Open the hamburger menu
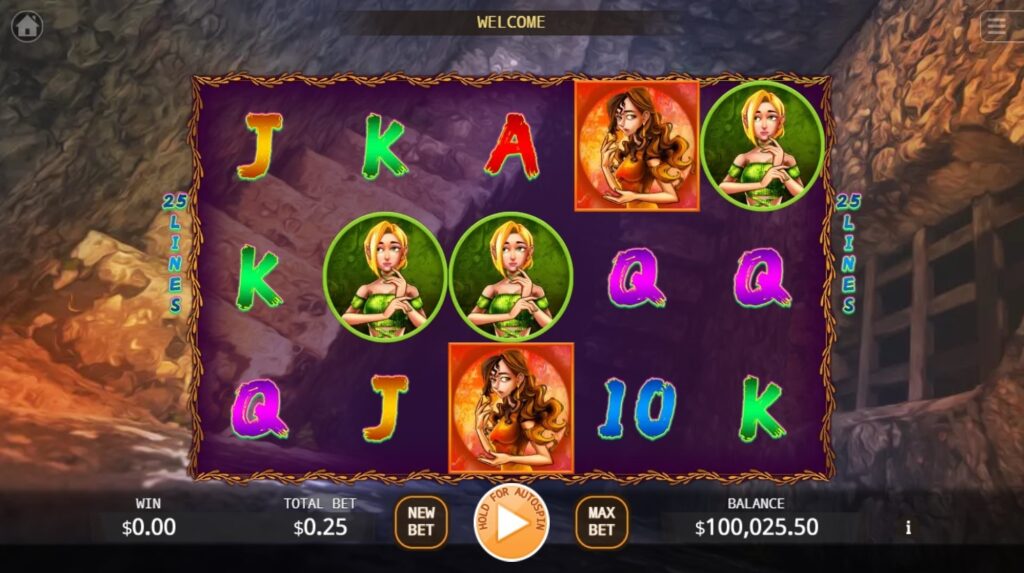Viewport: 1024px width, 573px height. 997,26
